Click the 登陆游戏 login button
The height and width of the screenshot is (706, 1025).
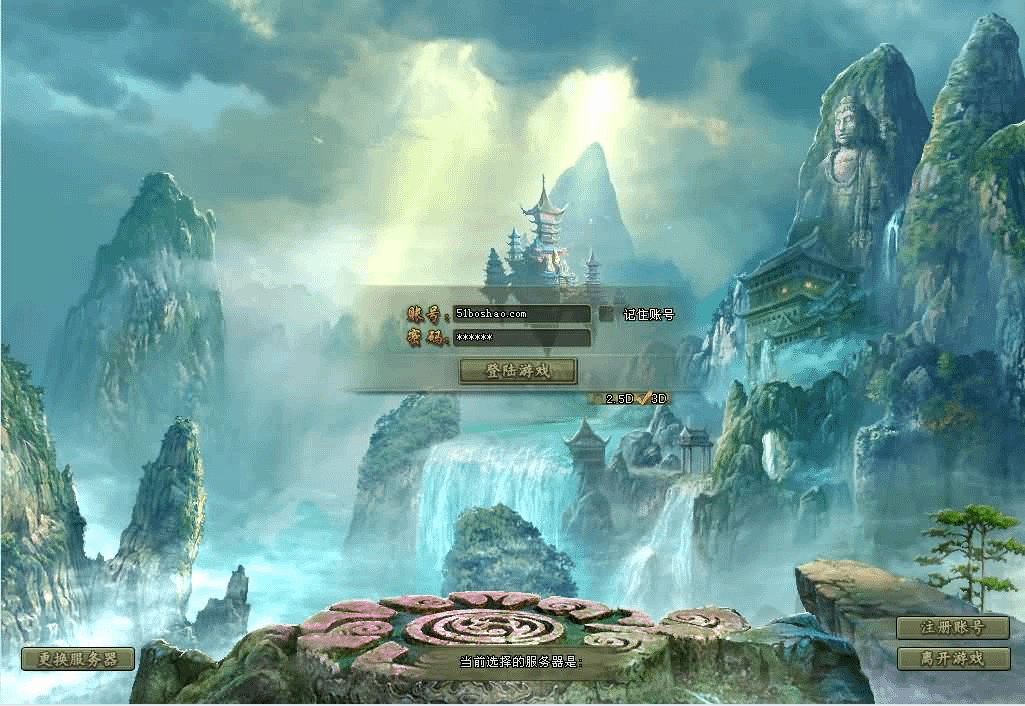pos(518,371)
